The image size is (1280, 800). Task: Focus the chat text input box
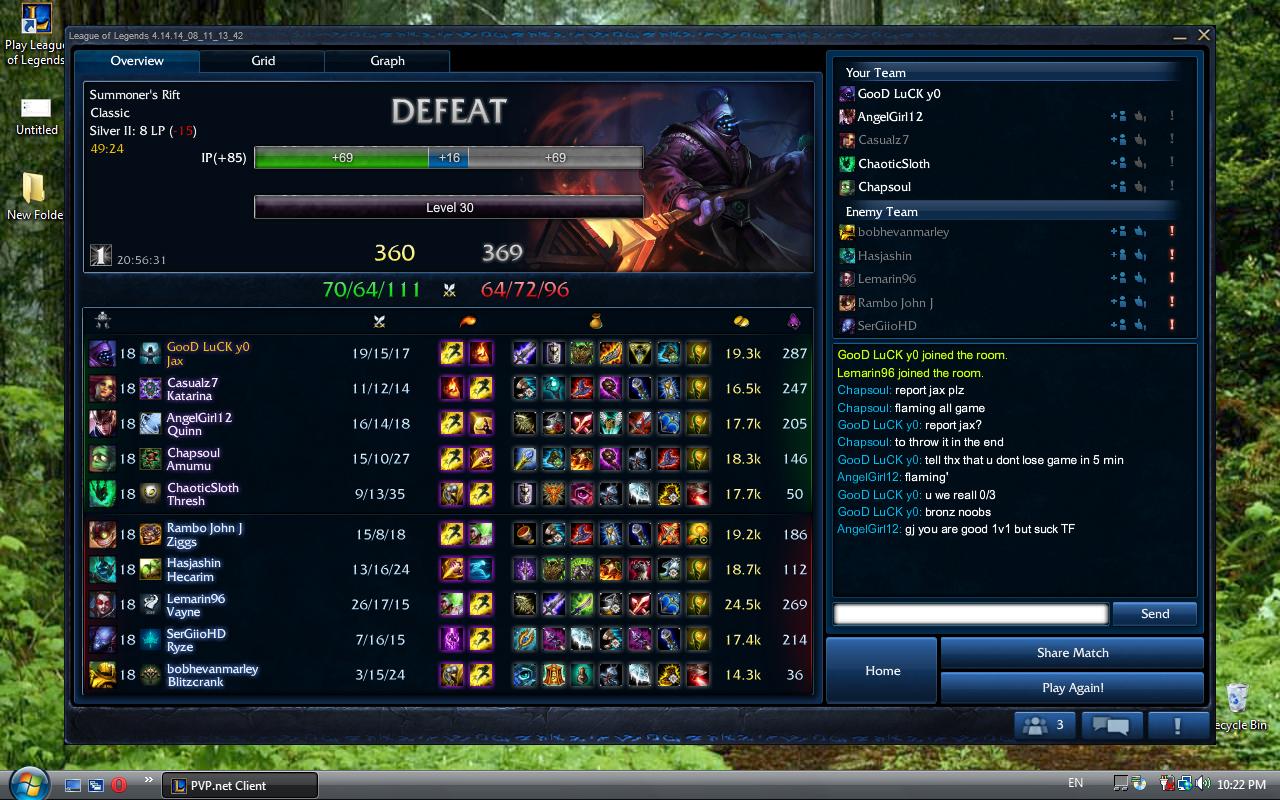[x=970, y=614]
